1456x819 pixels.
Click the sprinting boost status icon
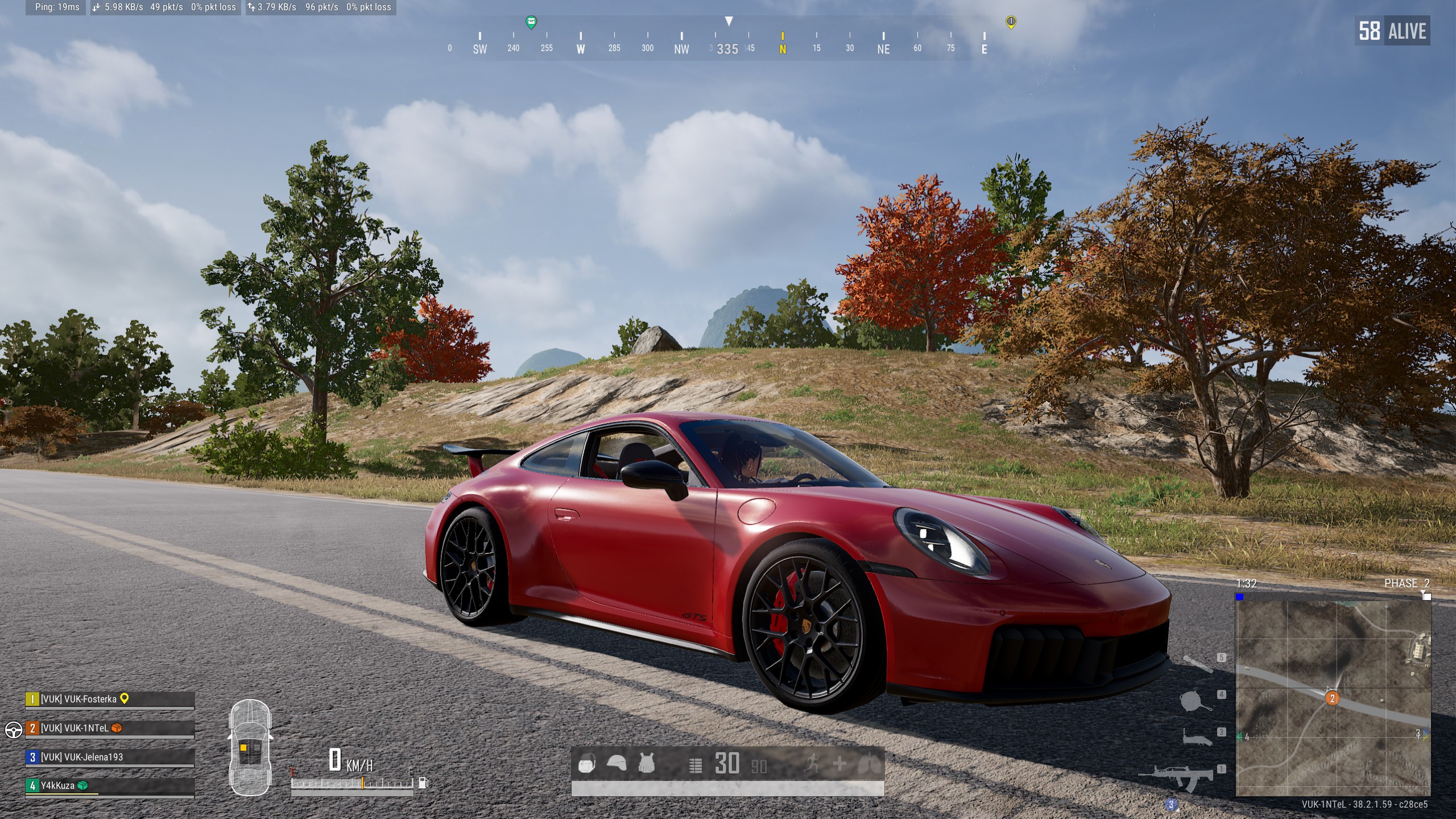[813, 764]
